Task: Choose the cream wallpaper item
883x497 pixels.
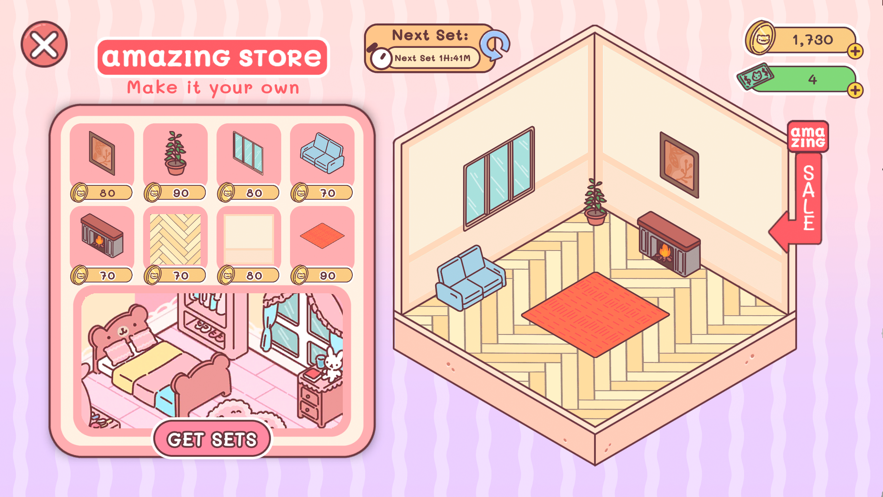Action: pos(249,243)
